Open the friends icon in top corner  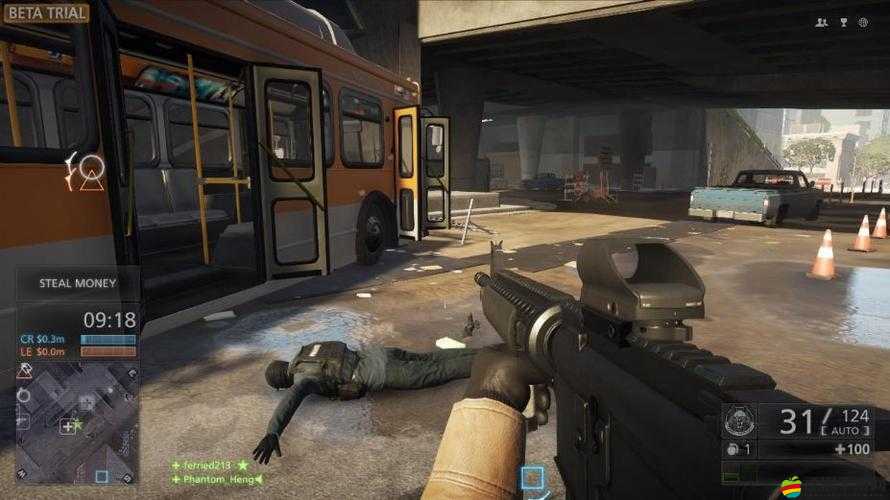[822, 22]
